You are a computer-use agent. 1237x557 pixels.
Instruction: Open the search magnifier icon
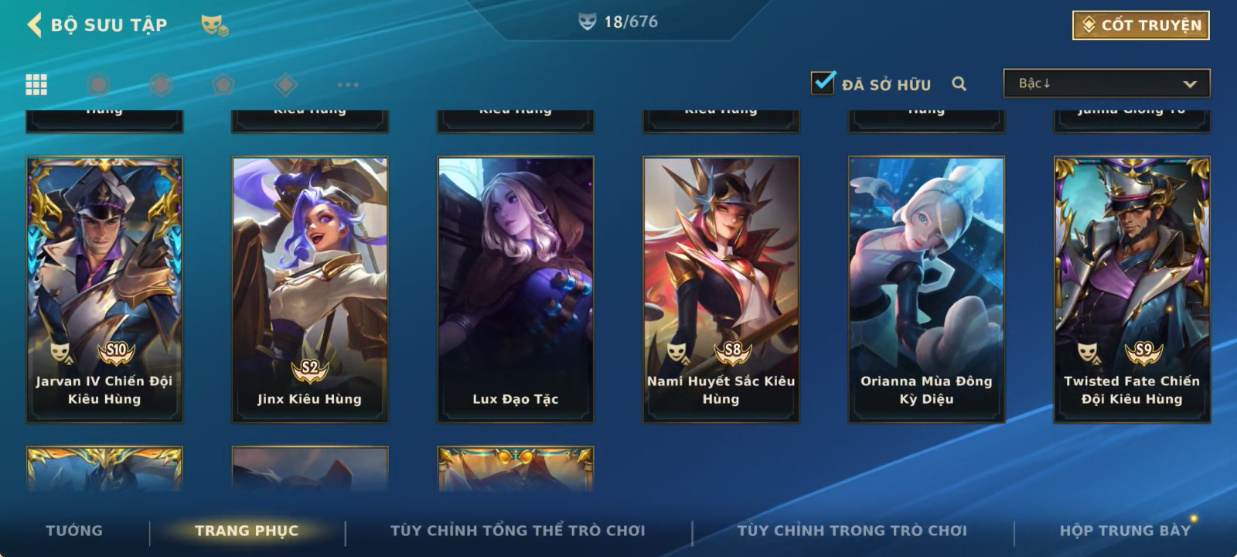pos(959,84)
